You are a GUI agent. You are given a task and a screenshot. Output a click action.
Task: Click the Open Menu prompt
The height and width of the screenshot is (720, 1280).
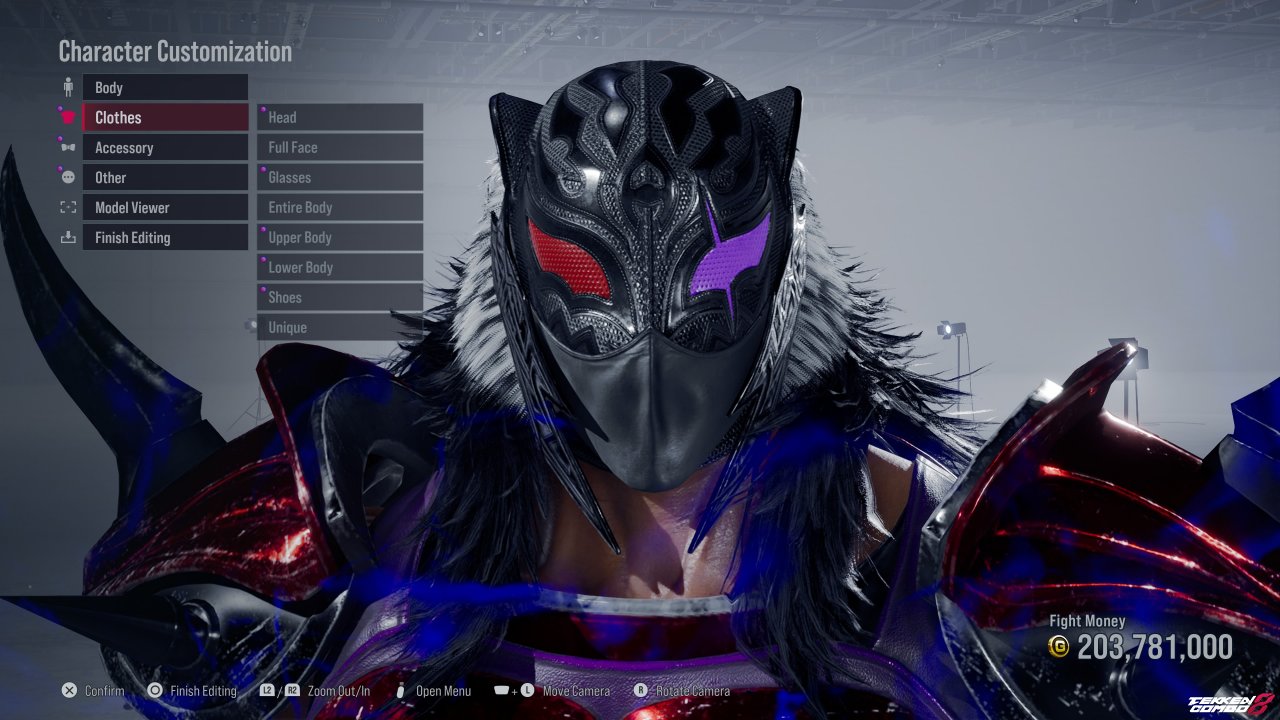click(444, 690)
